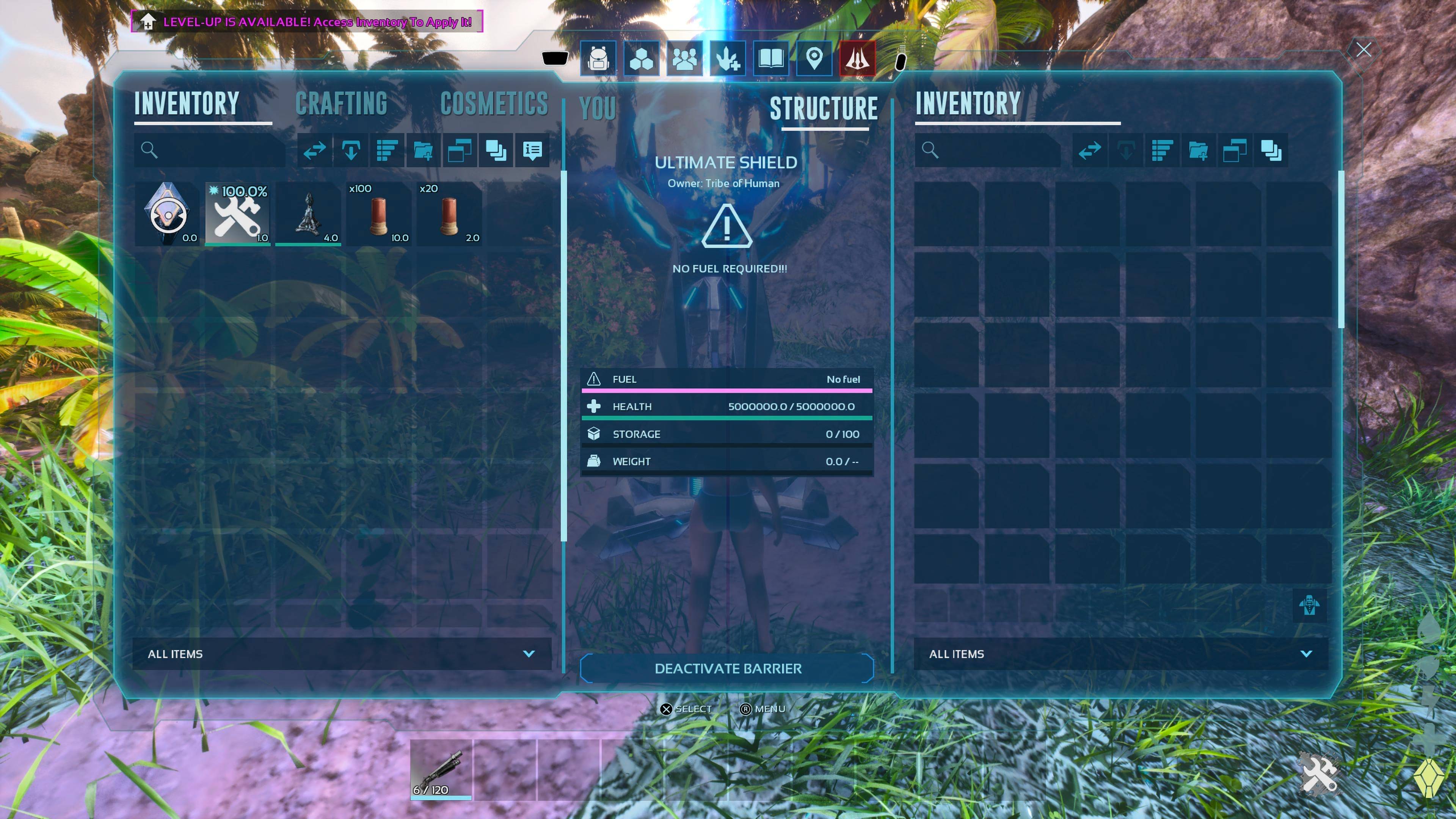Image resolution: width=1456 pixels, height=819 pixels.
Task: Select the red tracking icon
Action: pos(857,59)
